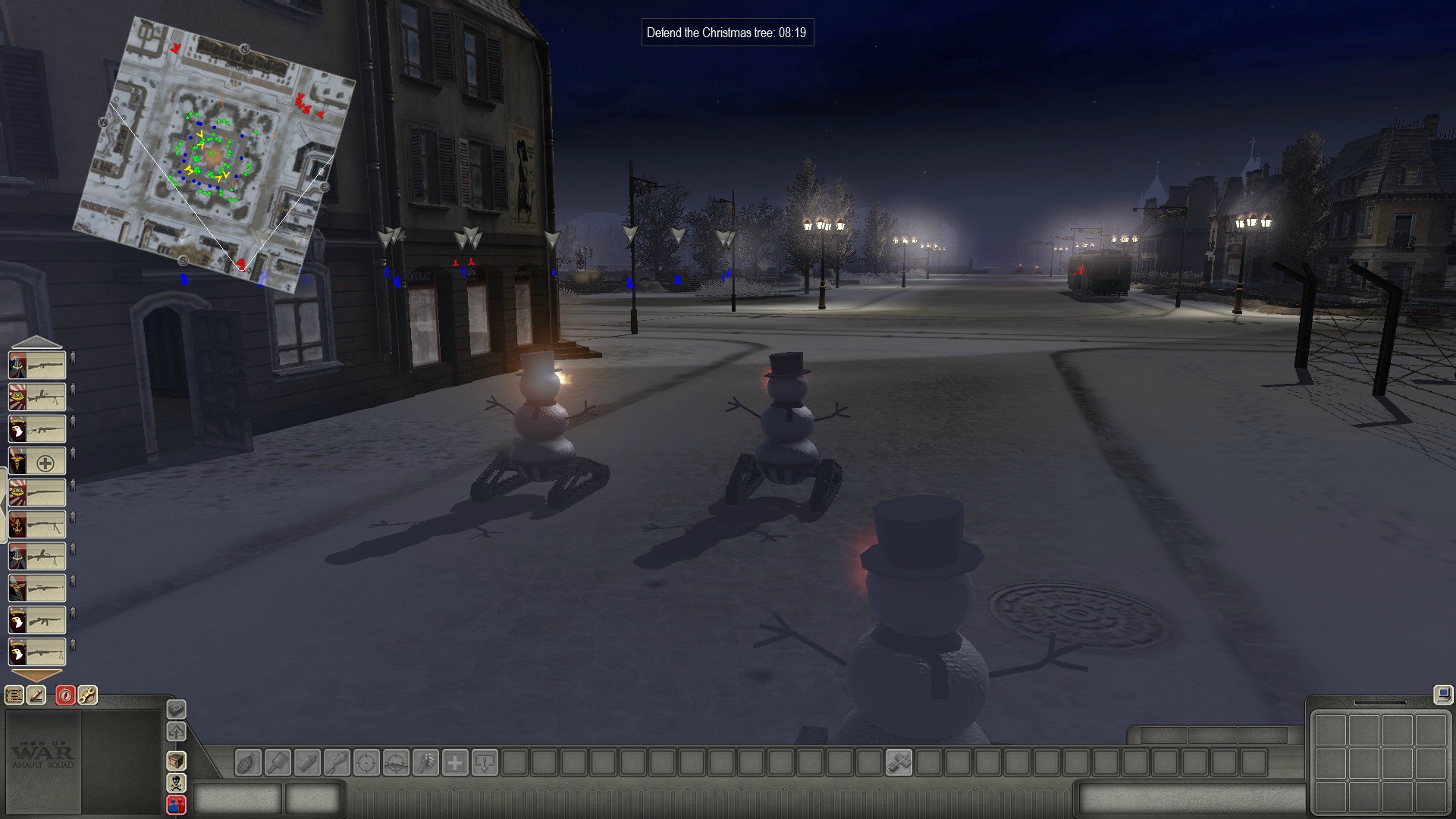Select the fist melee action slot
Screen dimensions: 1456x819
click(x=425, y=762)
